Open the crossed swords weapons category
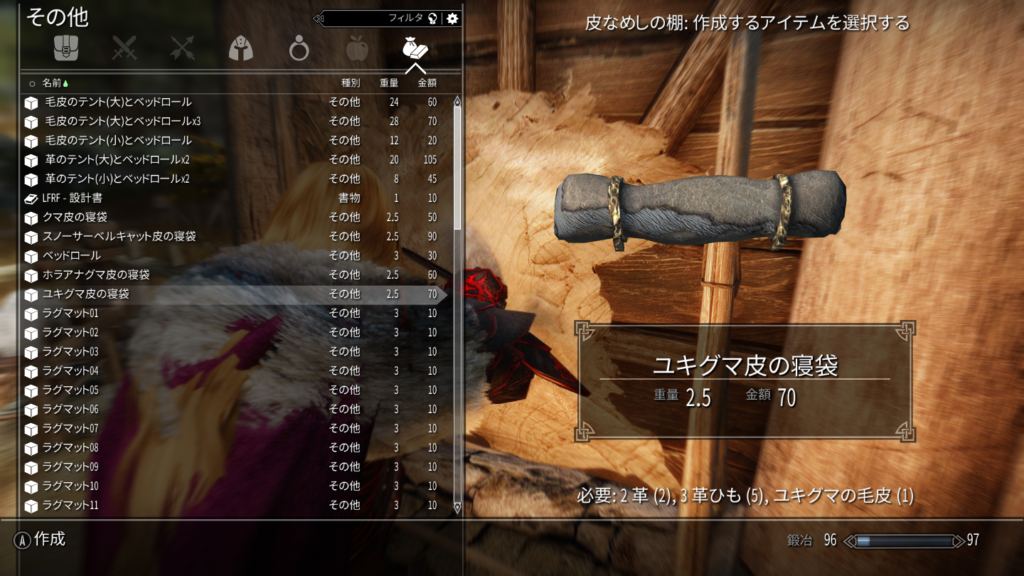 tap(124, 48)
